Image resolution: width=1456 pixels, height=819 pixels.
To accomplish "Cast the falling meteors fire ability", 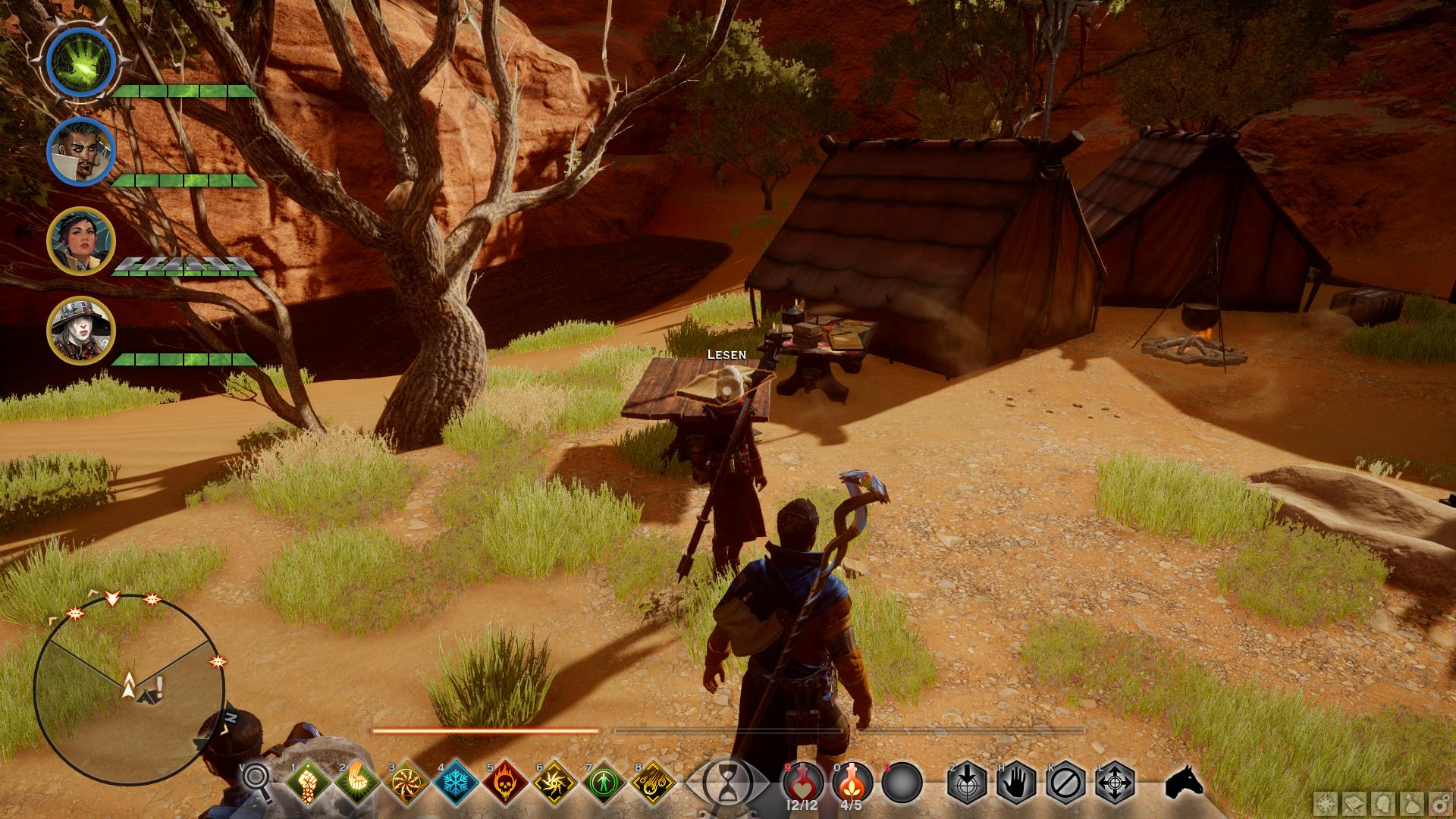I will [x=654, y=782].
